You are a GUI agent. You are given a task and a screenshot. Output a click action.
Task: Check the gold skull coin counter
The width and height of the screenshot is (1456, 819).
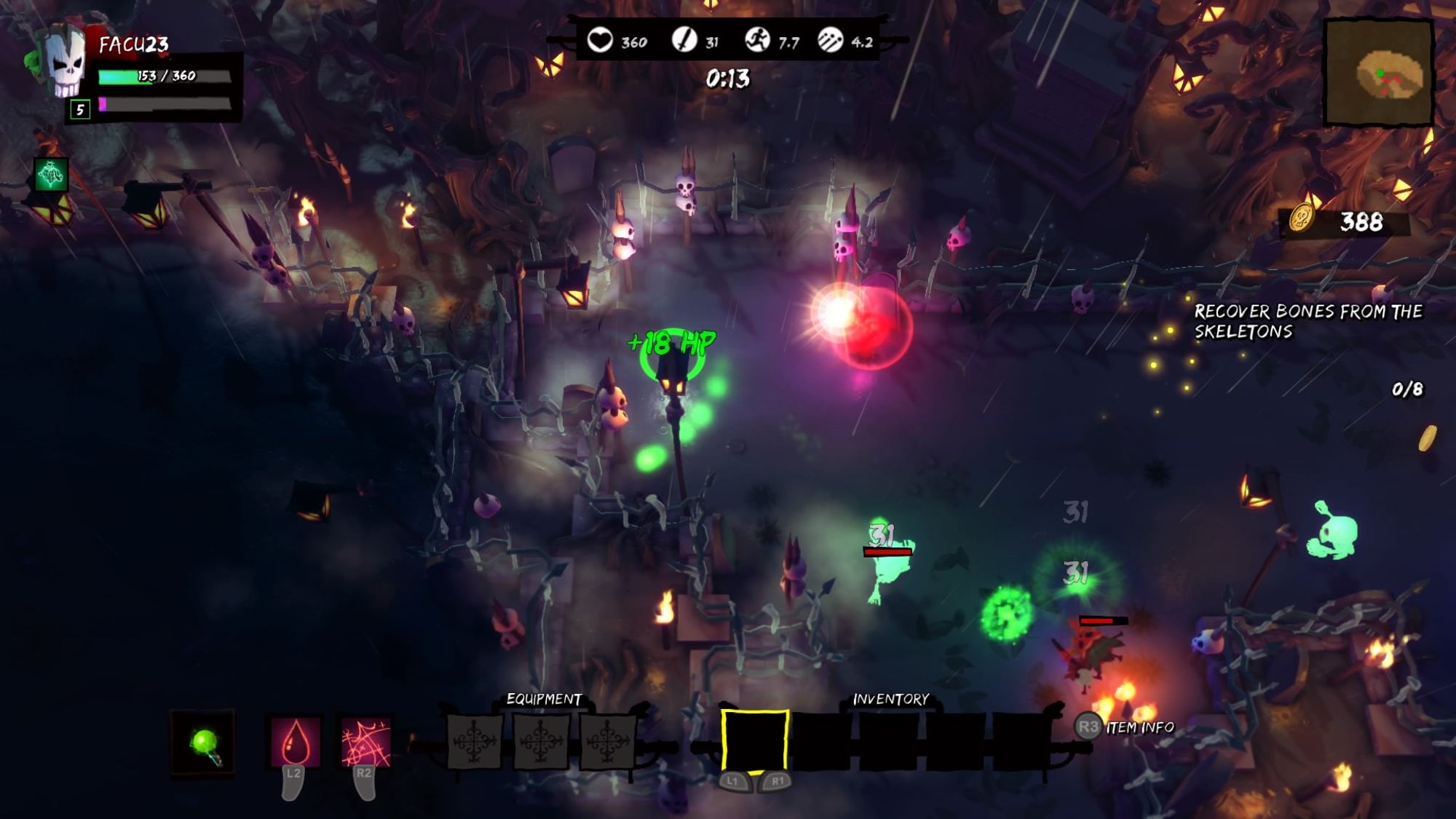coord(1344,221)
